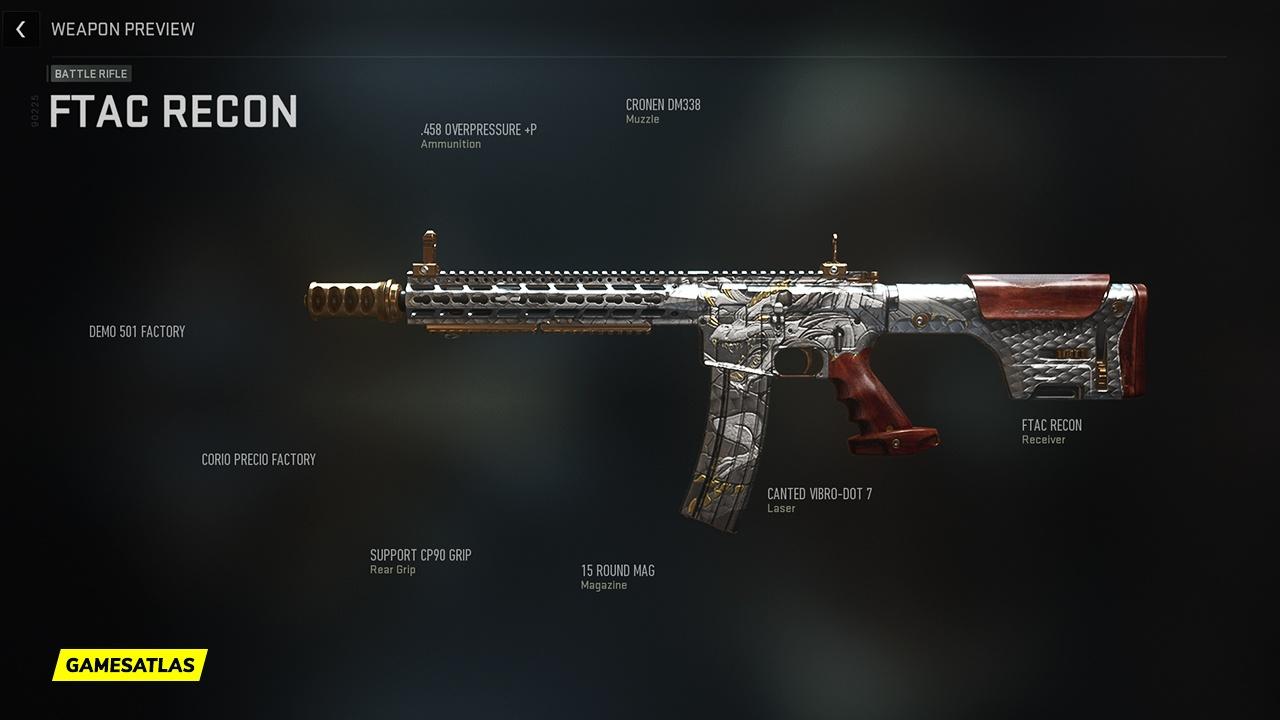Go back using the arrow button
Viewport: 1280px width, 720px height.
coord(20,29)
